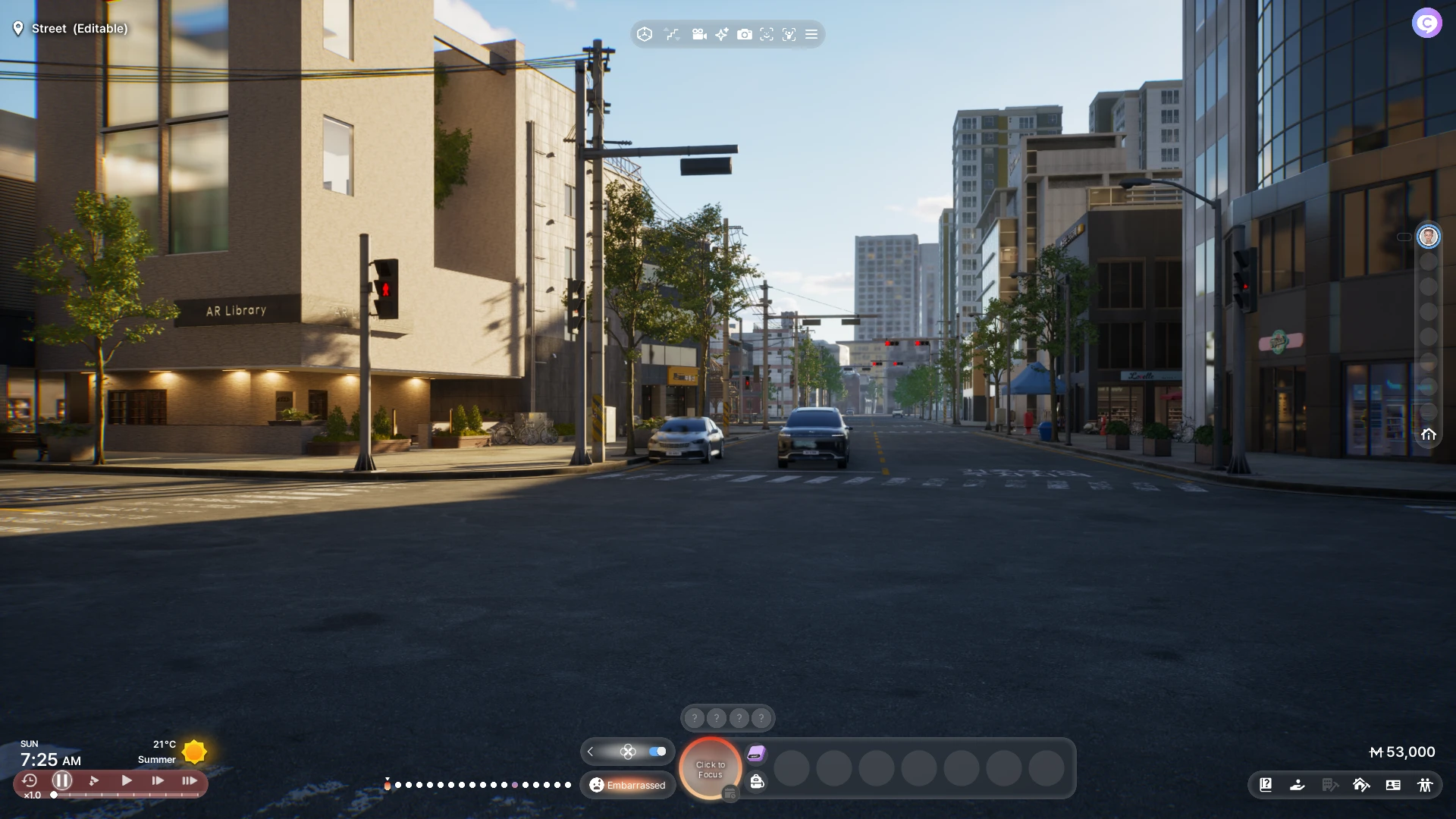
Task: Open the Embarrassed mood status
Action: [628, 785]
